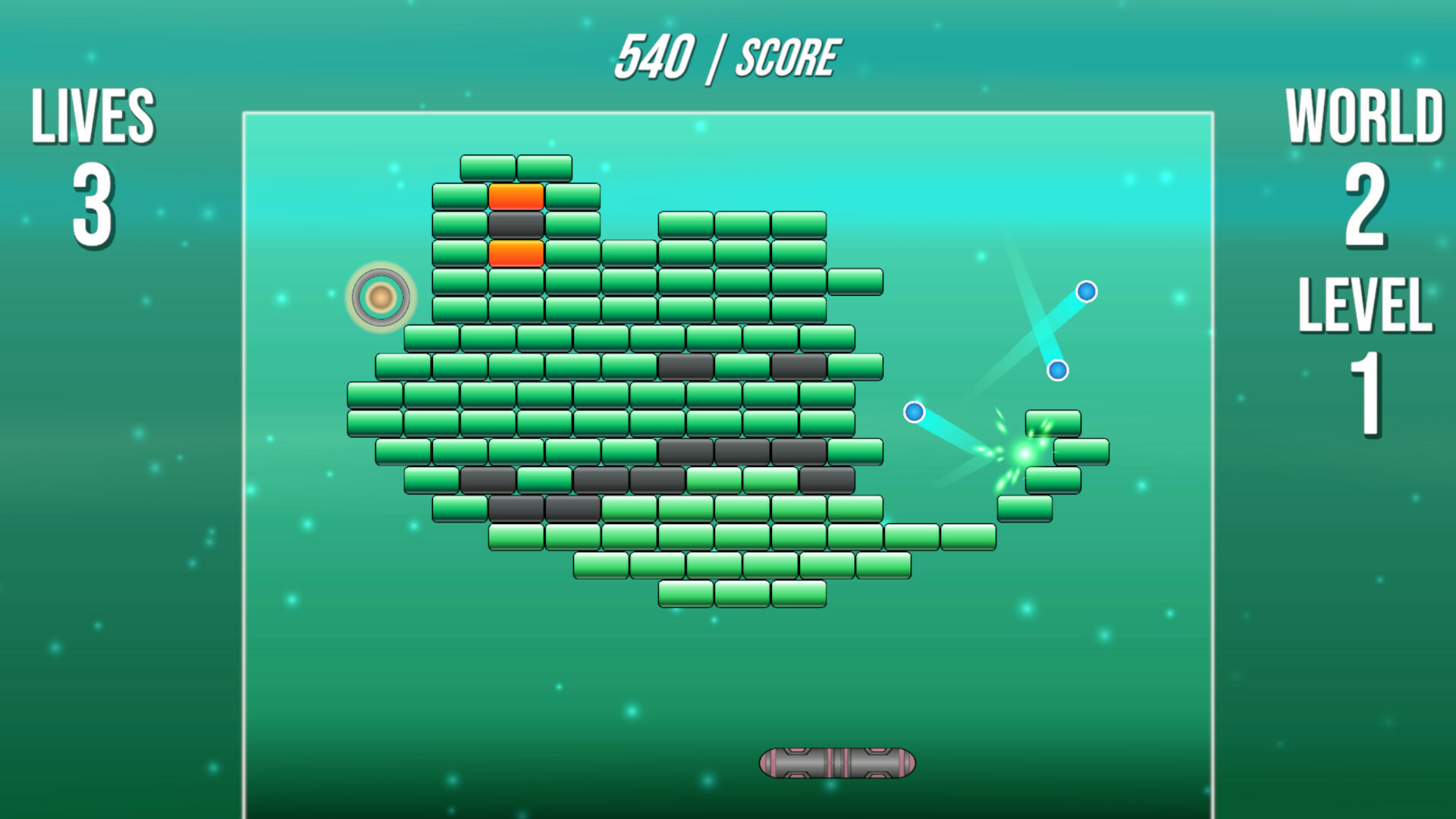Viewport: 1456px width, 819px height.
Task: Click the upper orange brick
Action: coord(517,196)
